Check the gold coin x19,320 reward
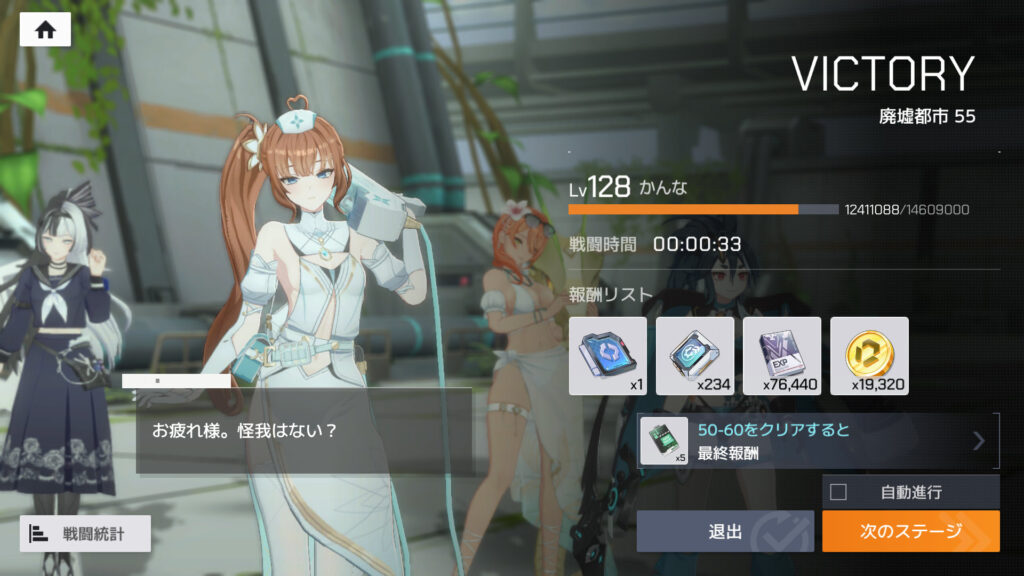The image size is (1024, 576). tap(869, 356)
